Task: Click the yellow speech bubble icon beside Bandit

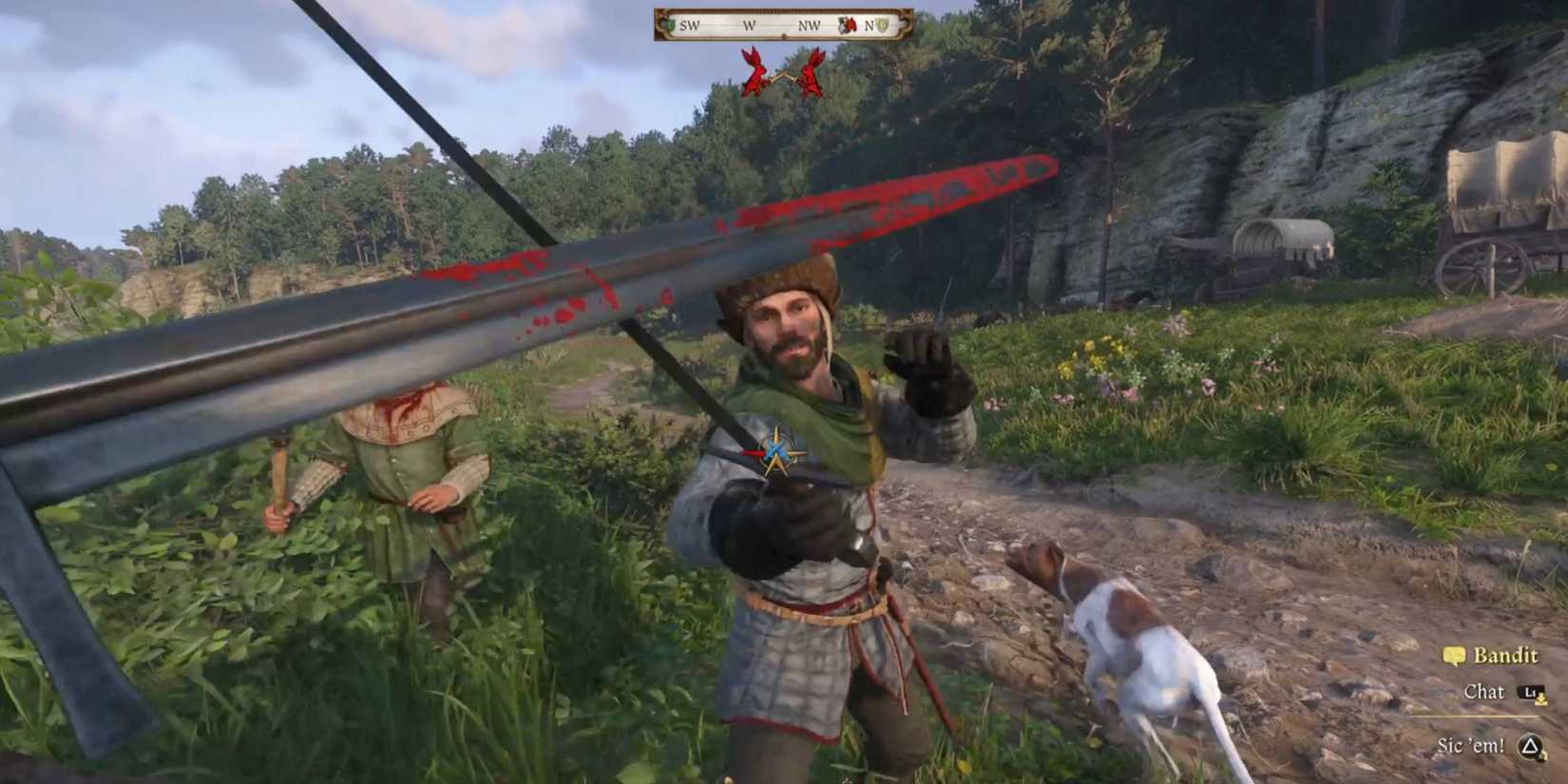Action: (x=1455, y=656)
